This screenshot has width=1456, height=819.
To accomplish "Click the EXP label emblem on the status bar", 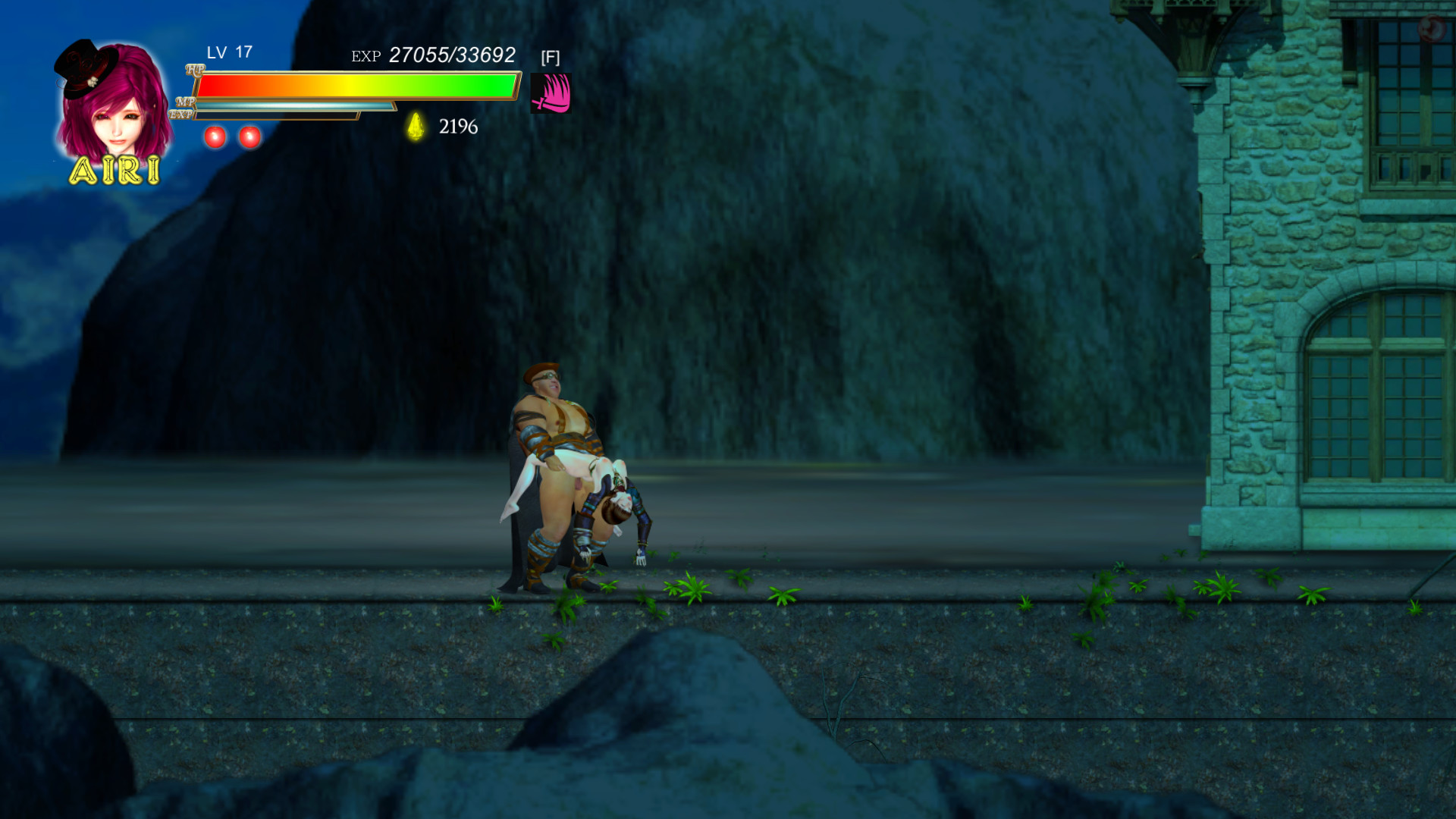I will (182, 114).
